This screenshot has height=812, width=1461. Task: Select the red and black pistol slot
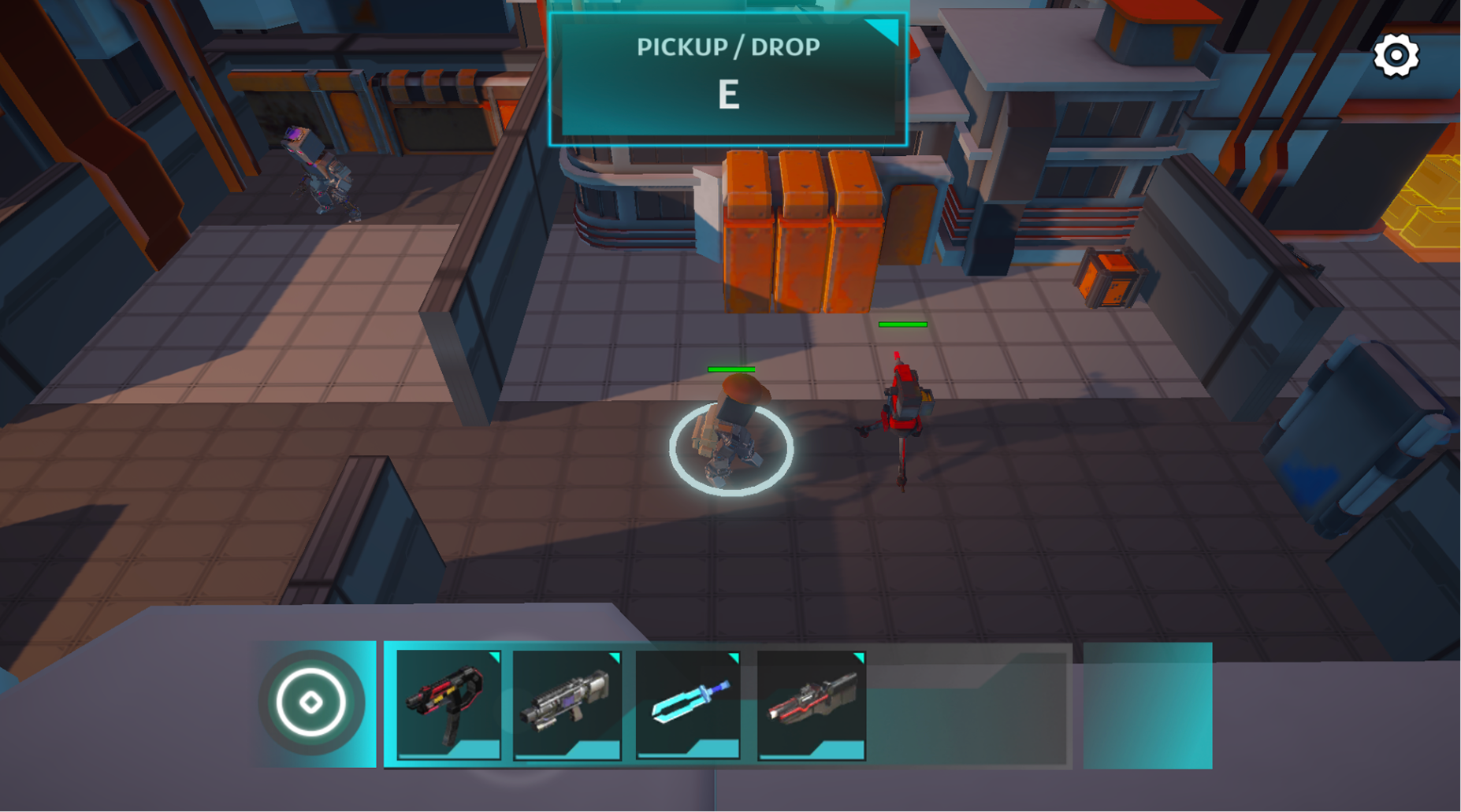pos(448,704)
